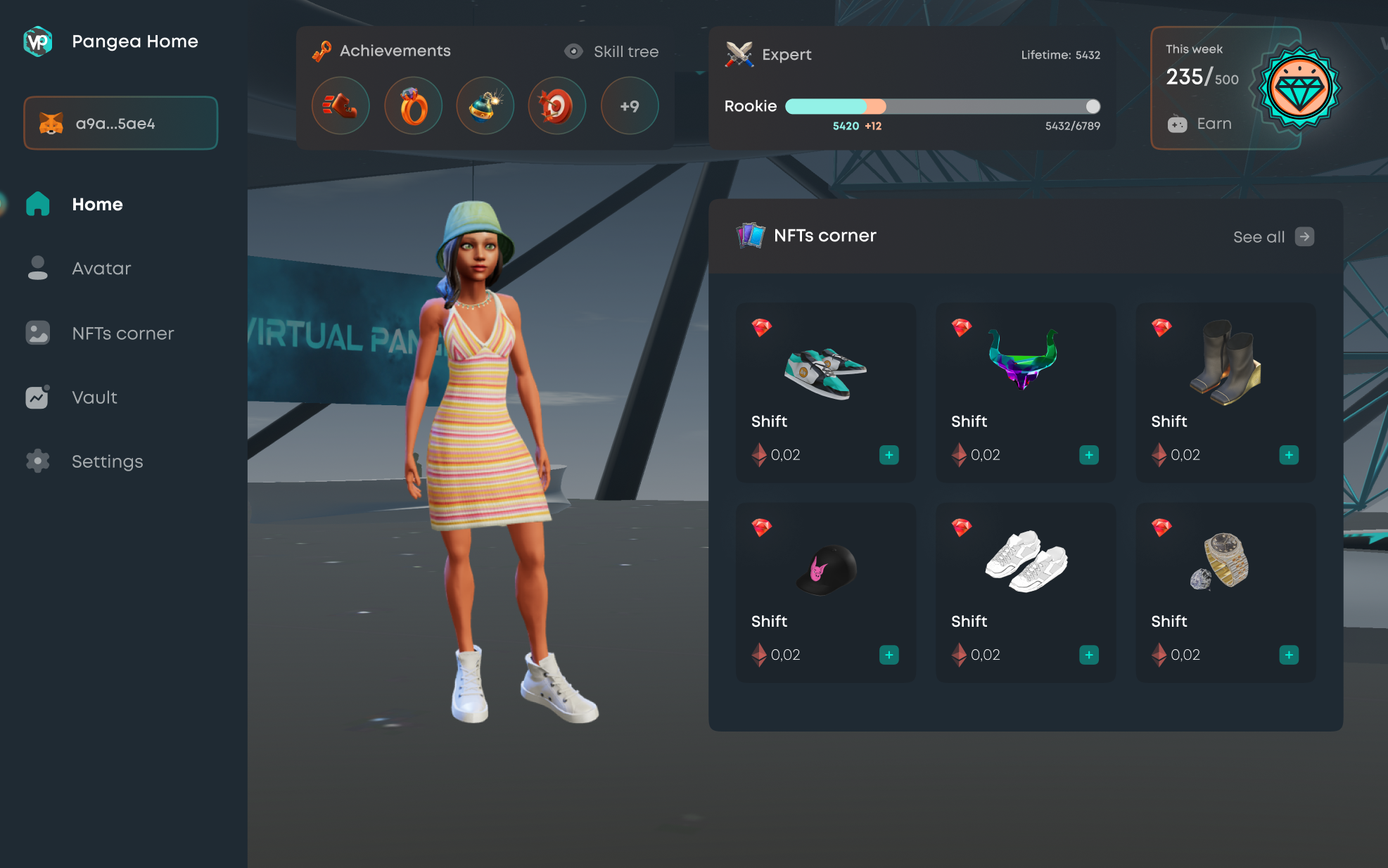Add the rainbow bull horns NFT

tap(1088, 455)
